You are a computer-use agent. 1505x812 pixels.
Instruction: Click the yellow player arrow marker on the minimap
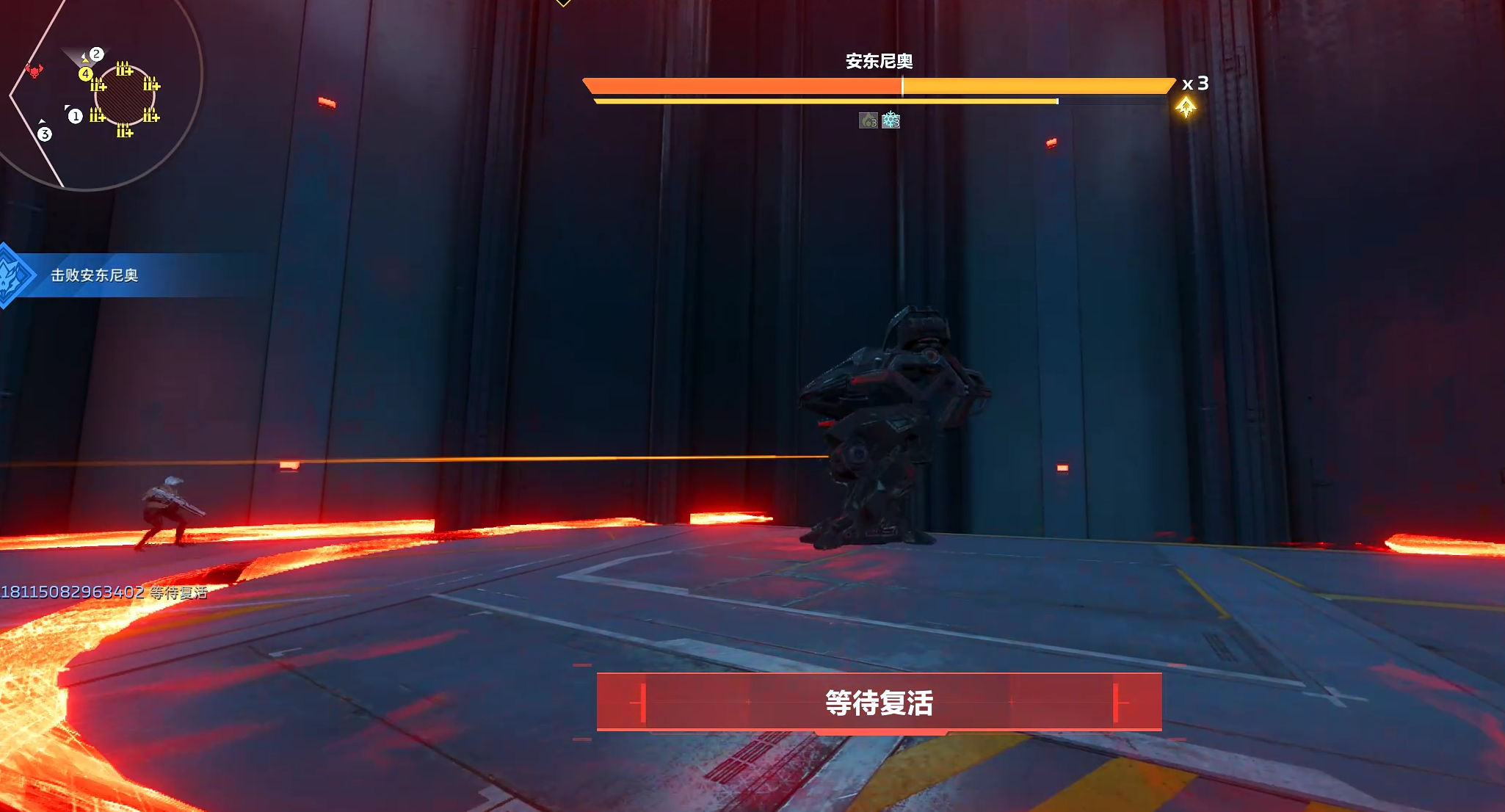click(85, 61)
